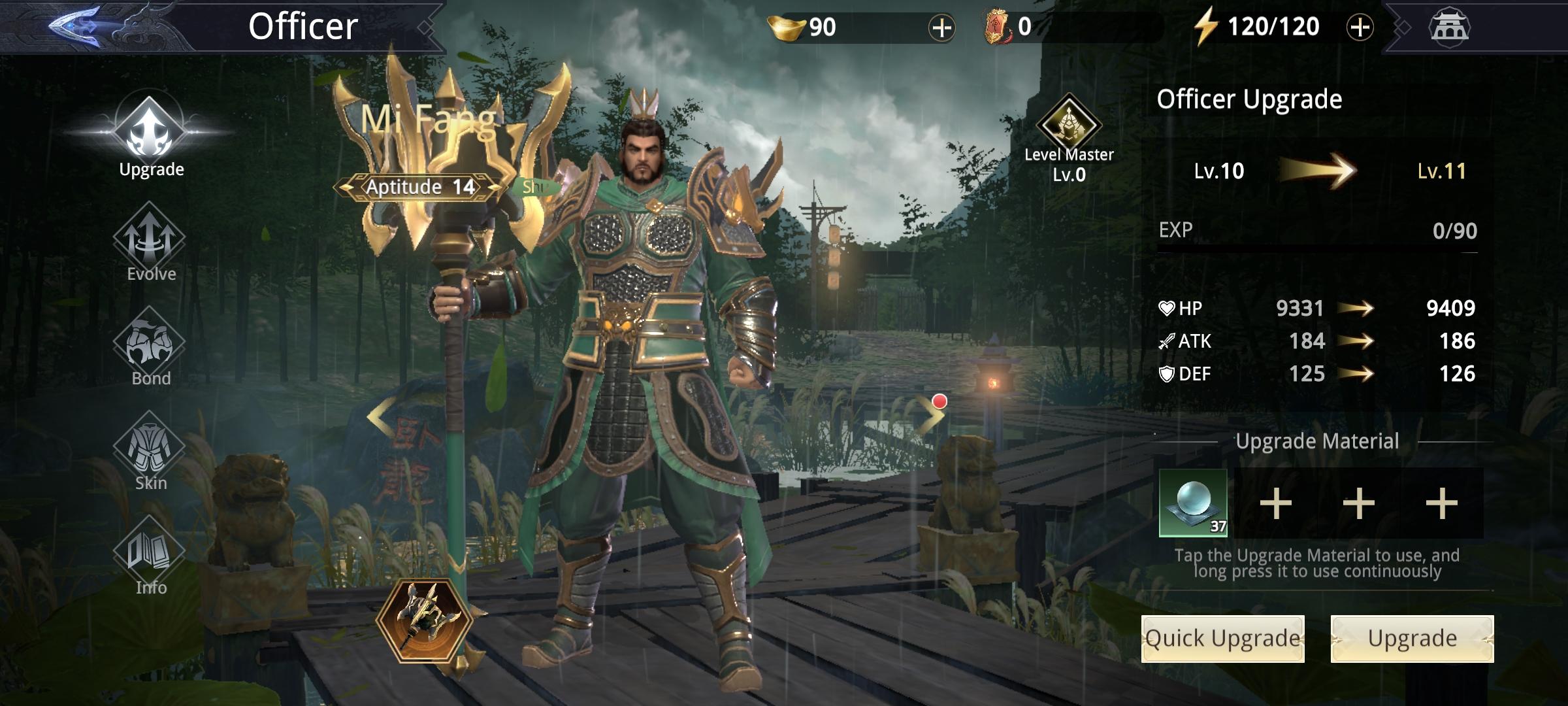The image size is (1568, 706).
Task: View the previous officer
Action: [x=380, y=416]
